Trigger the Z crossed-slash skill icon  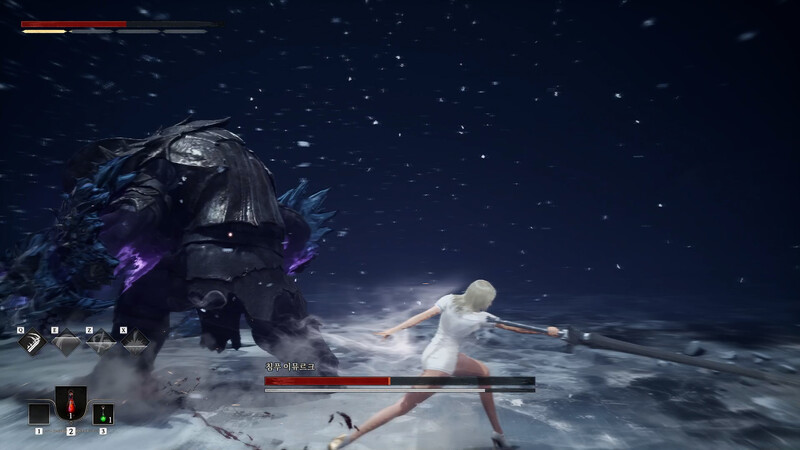tap(100, 343)
